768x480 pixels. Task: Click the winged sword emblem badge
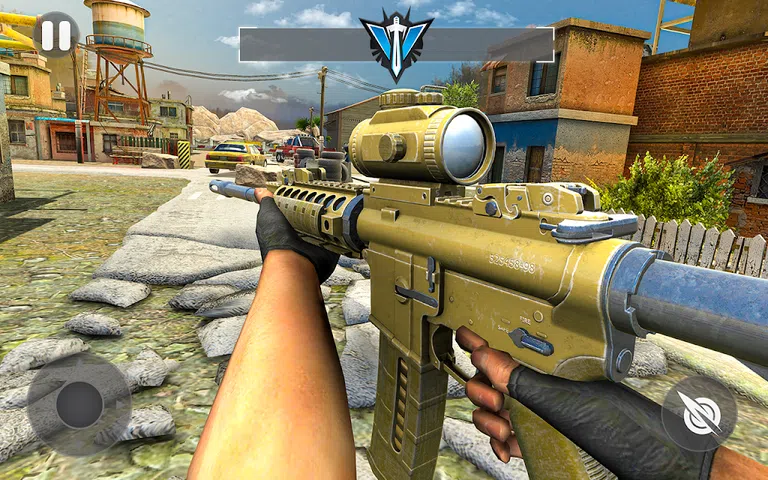point(396,44)
